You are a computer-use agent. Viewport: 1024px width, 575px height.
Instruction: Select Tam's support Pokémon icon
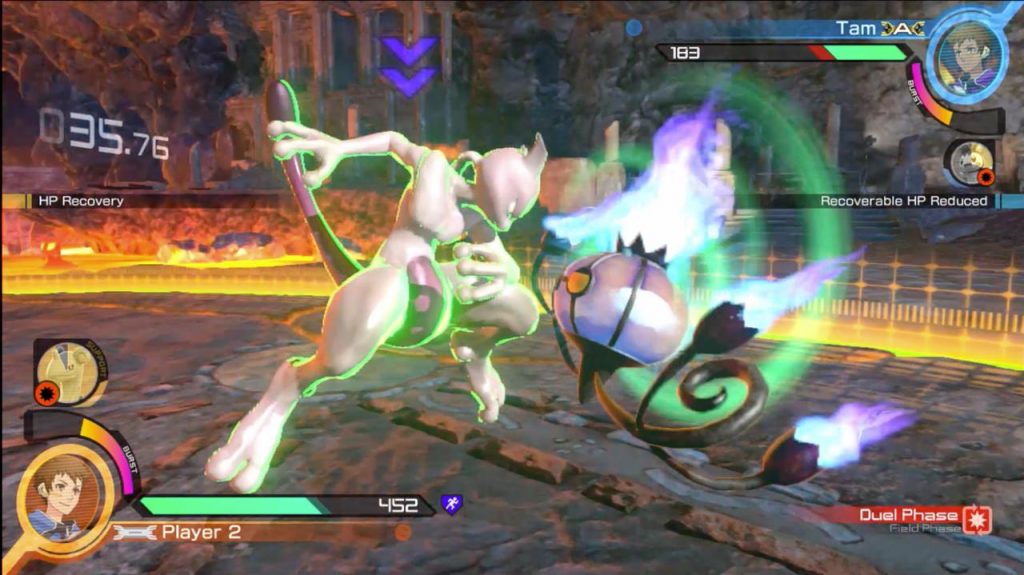tap(969, 163)
